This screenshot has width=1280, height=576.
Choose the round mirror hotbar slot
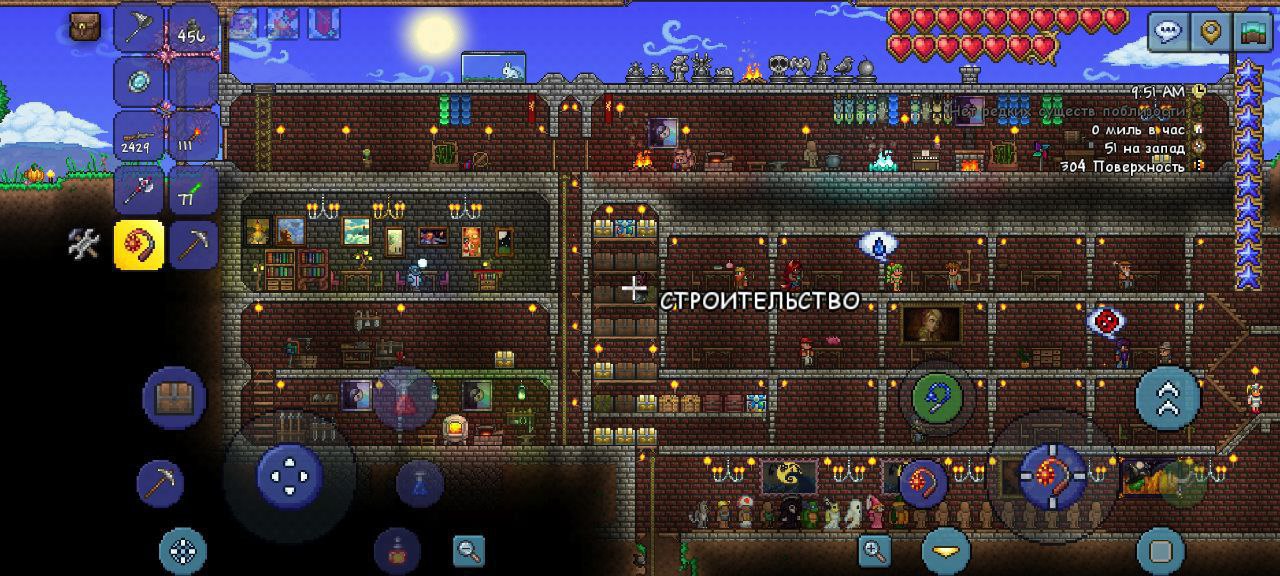click(x=139, y=82)
